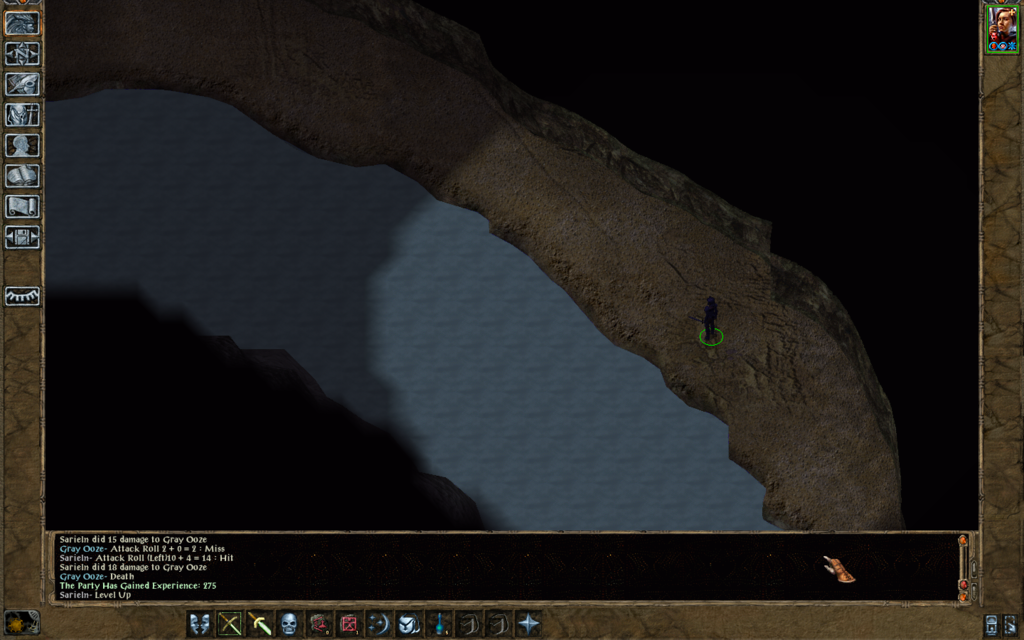1024x640 pixels.
Task: Open the character record (head profile icon)
Action: [22, 146]
